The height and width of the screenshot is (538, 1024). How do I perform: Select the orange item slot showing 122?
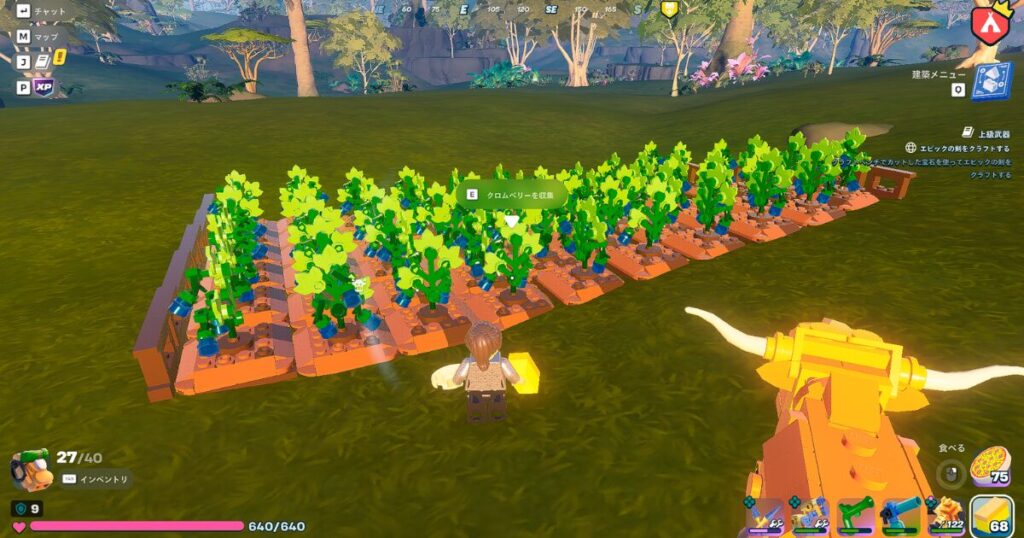[945, 516]
